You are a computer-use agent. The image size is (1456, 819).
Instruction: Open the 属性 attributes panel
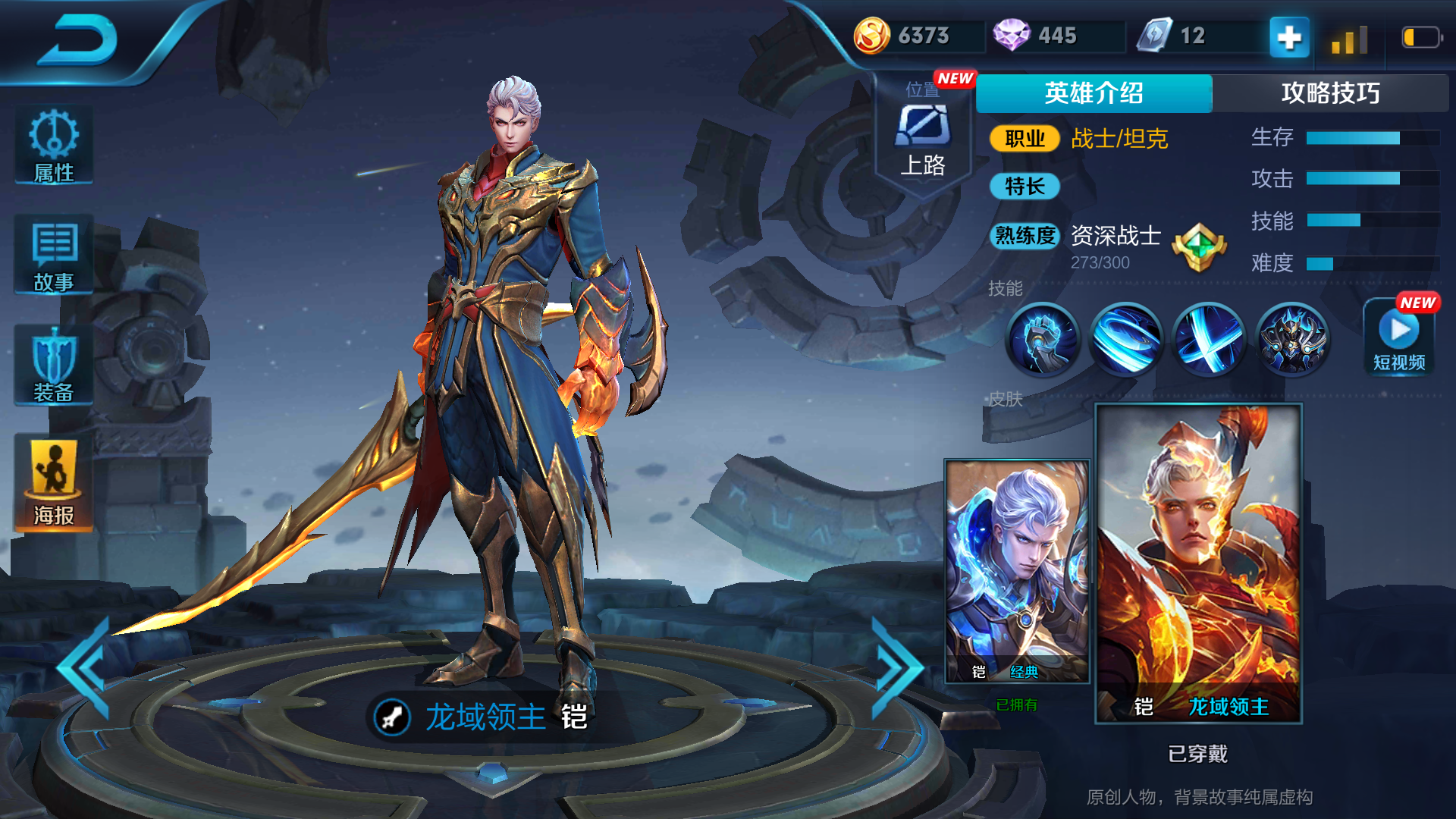coord(54,146)
